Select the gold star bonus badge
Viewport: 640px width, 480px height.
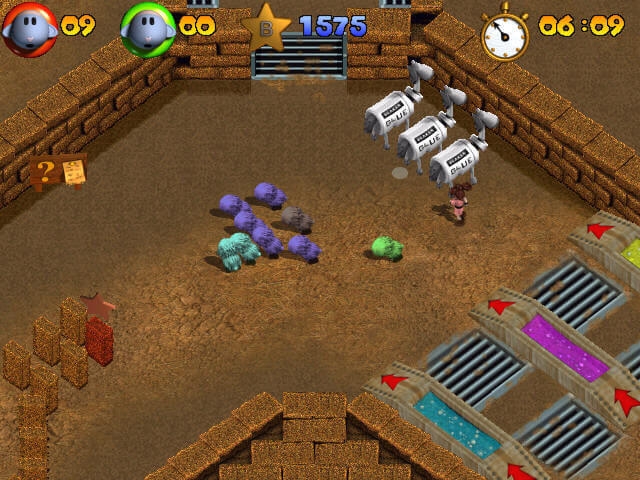pos(266,27)
